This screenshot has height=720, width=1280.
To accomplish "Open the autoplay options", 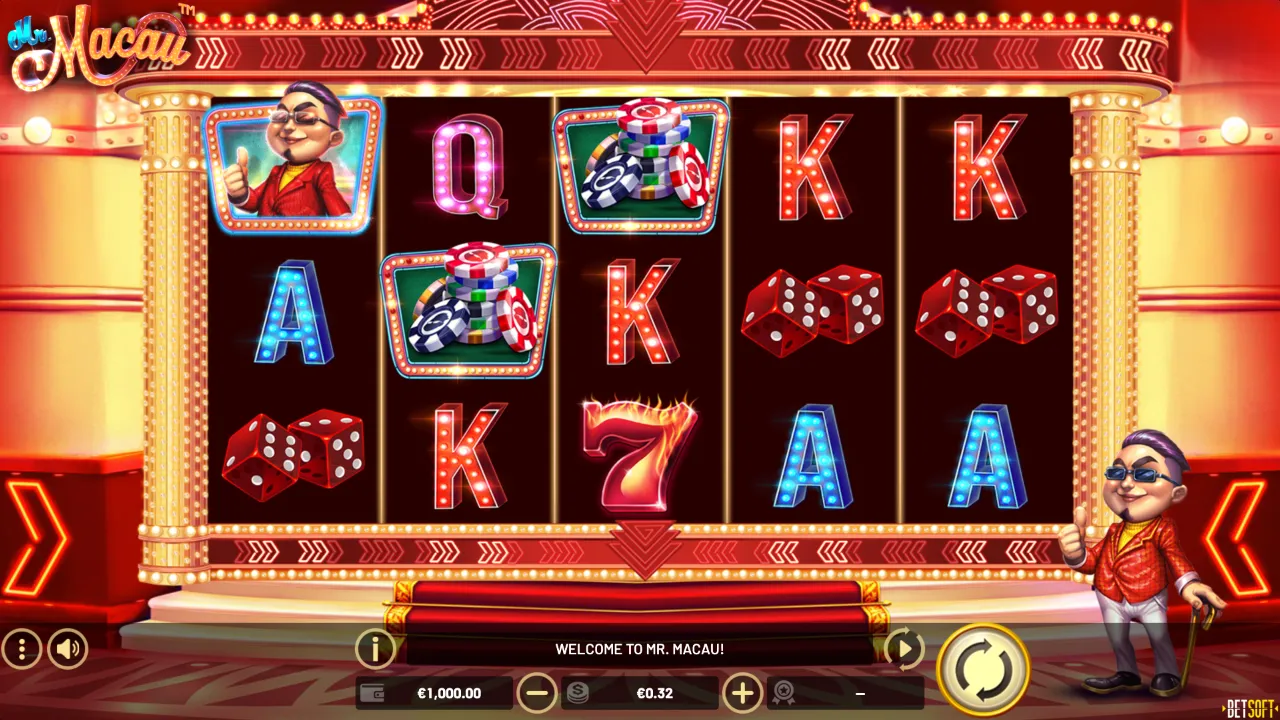I will (x=903, y=649).
